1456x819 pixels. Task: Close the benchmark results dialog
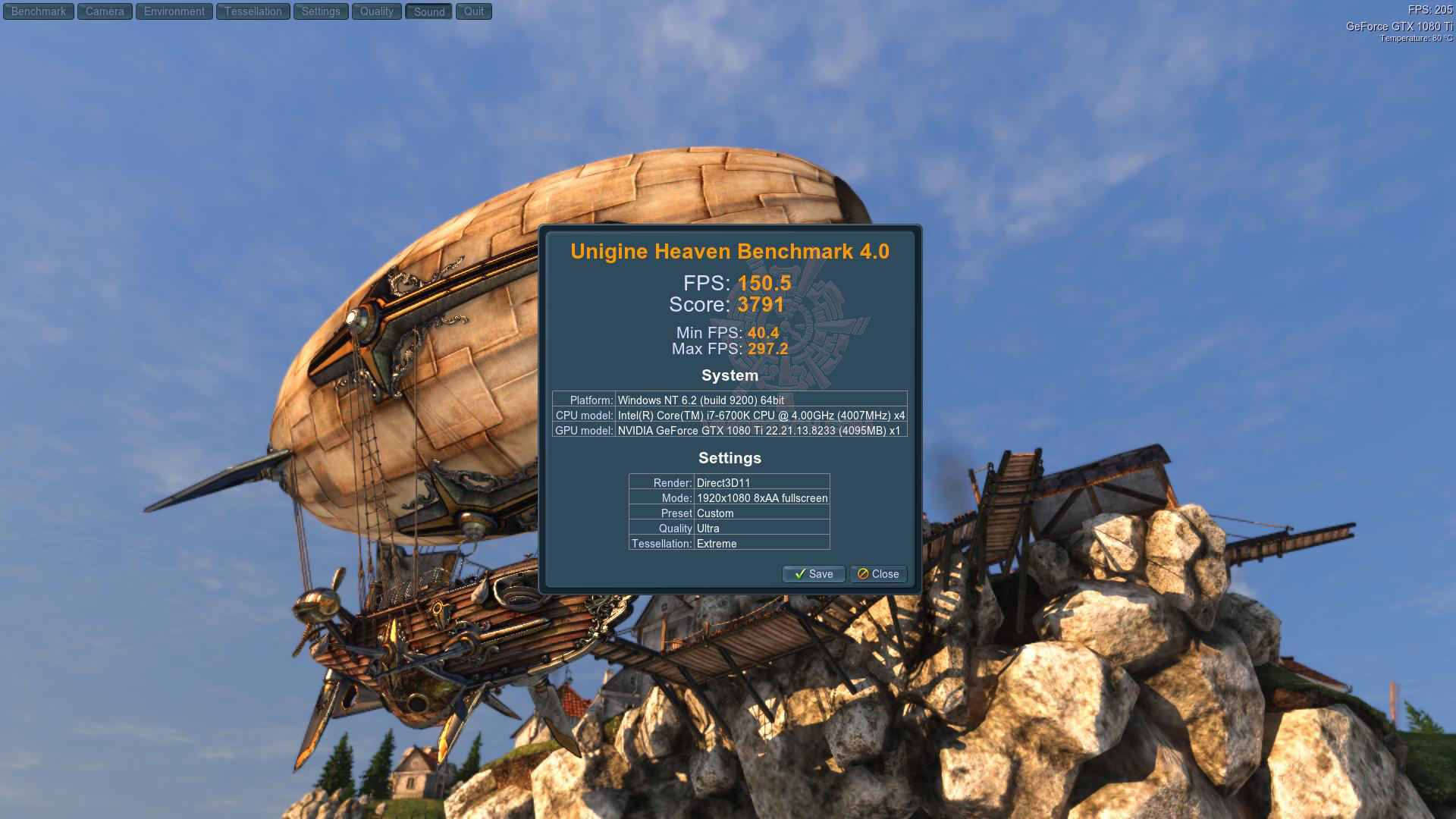878,574
